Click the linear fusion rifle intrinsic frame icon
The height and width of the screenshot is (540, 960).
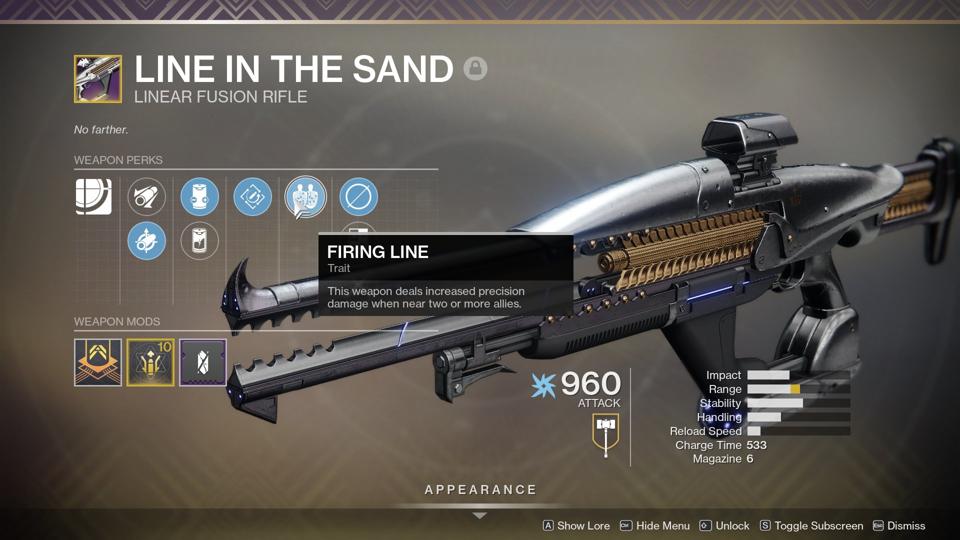point(93,197)
